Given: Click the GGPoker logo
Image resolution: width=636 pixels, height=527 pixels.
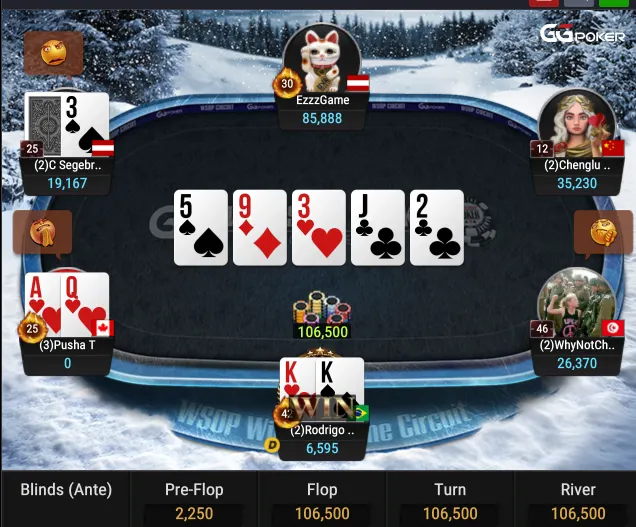Looking at the screenshot, I should click(x=583, y=33).
